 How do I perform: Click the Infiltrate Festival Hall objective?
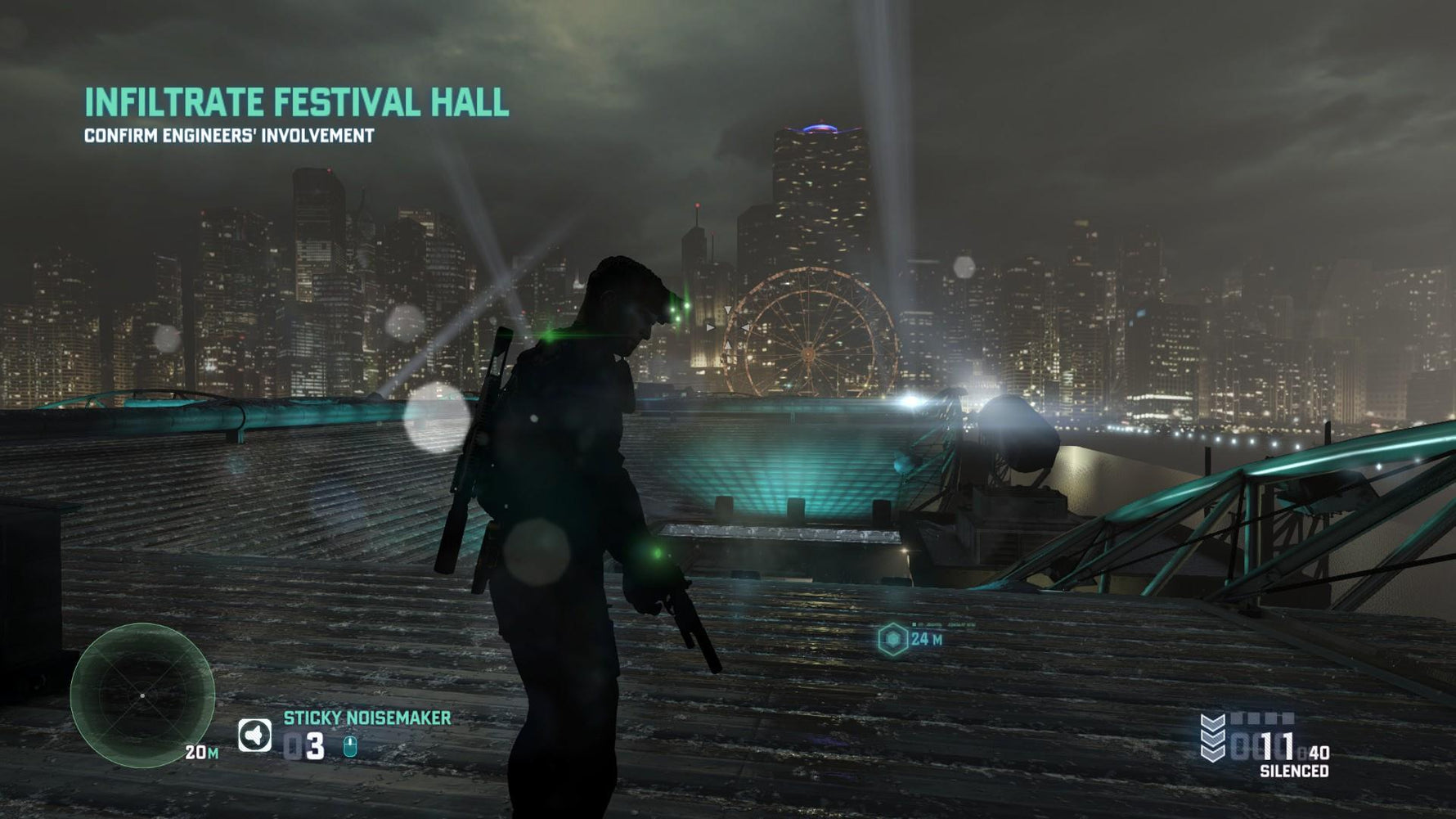pyautogui.click(x=296, y=103)
